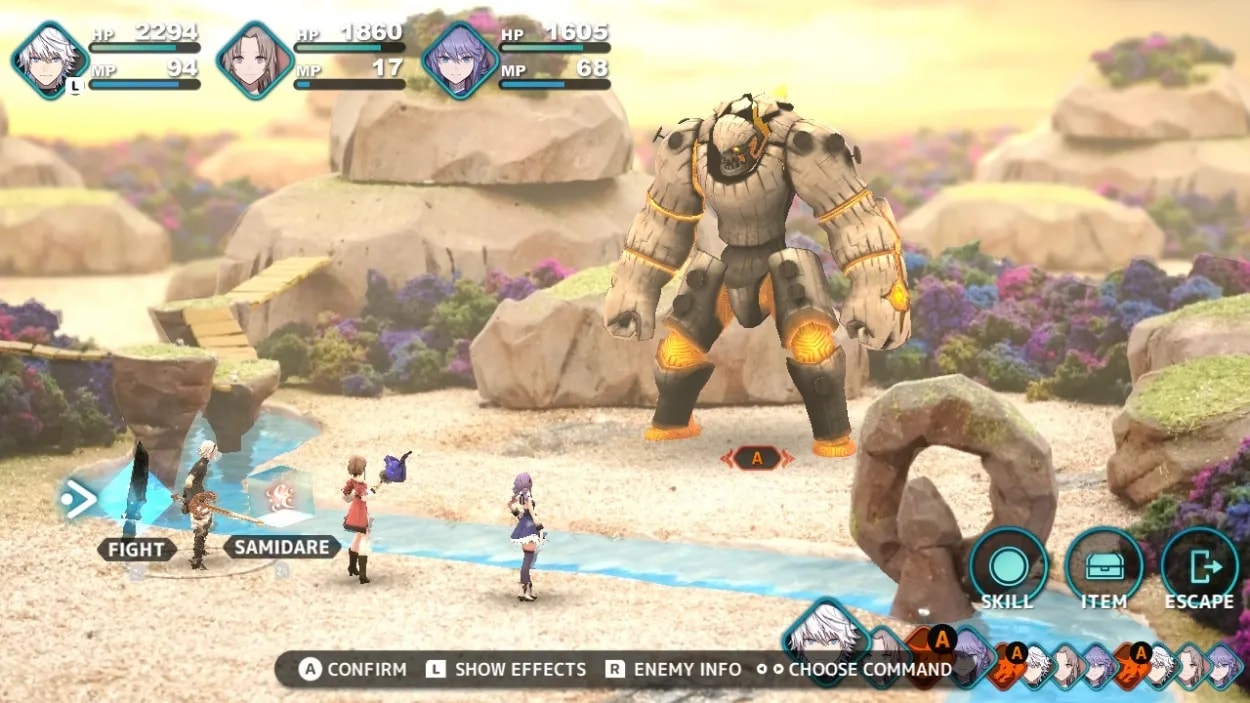
Task: Select the purple-haired party member portrait
Action: [460, 60]
